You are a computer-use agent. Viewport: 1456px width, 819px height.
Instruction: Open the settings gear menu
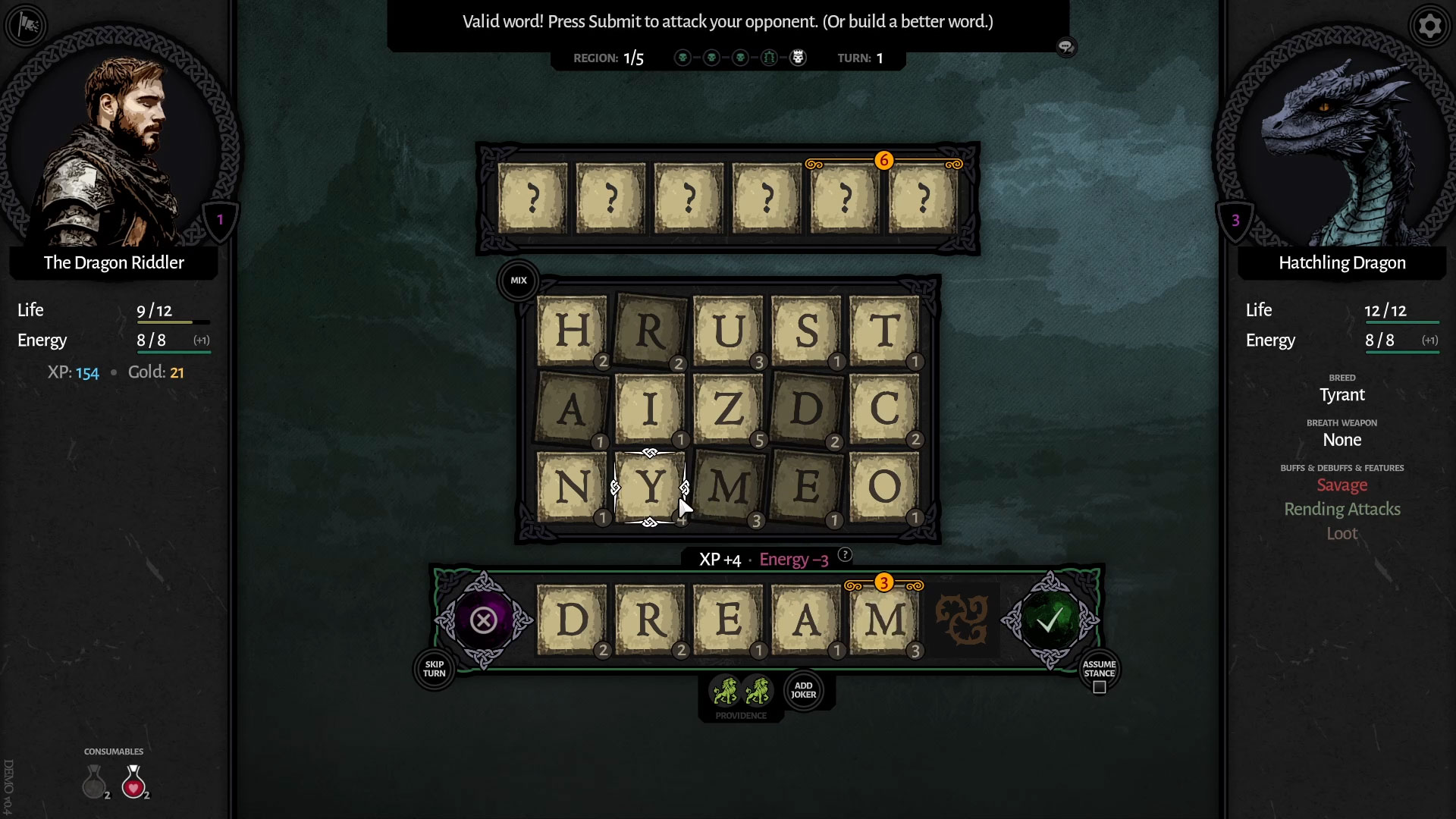1429,27
